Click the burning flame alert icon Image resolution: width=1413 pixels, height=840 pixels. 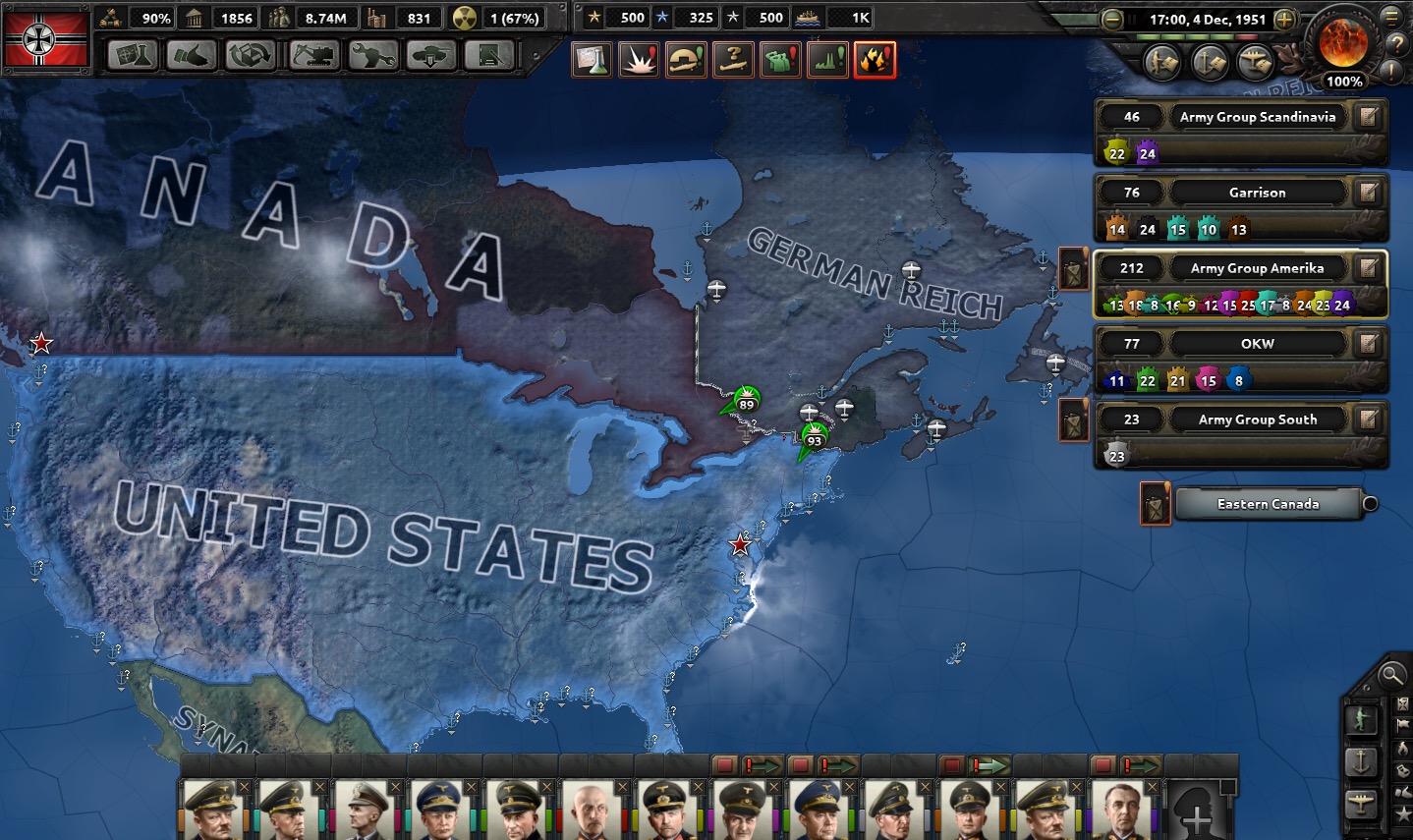(x=874, y=60)
